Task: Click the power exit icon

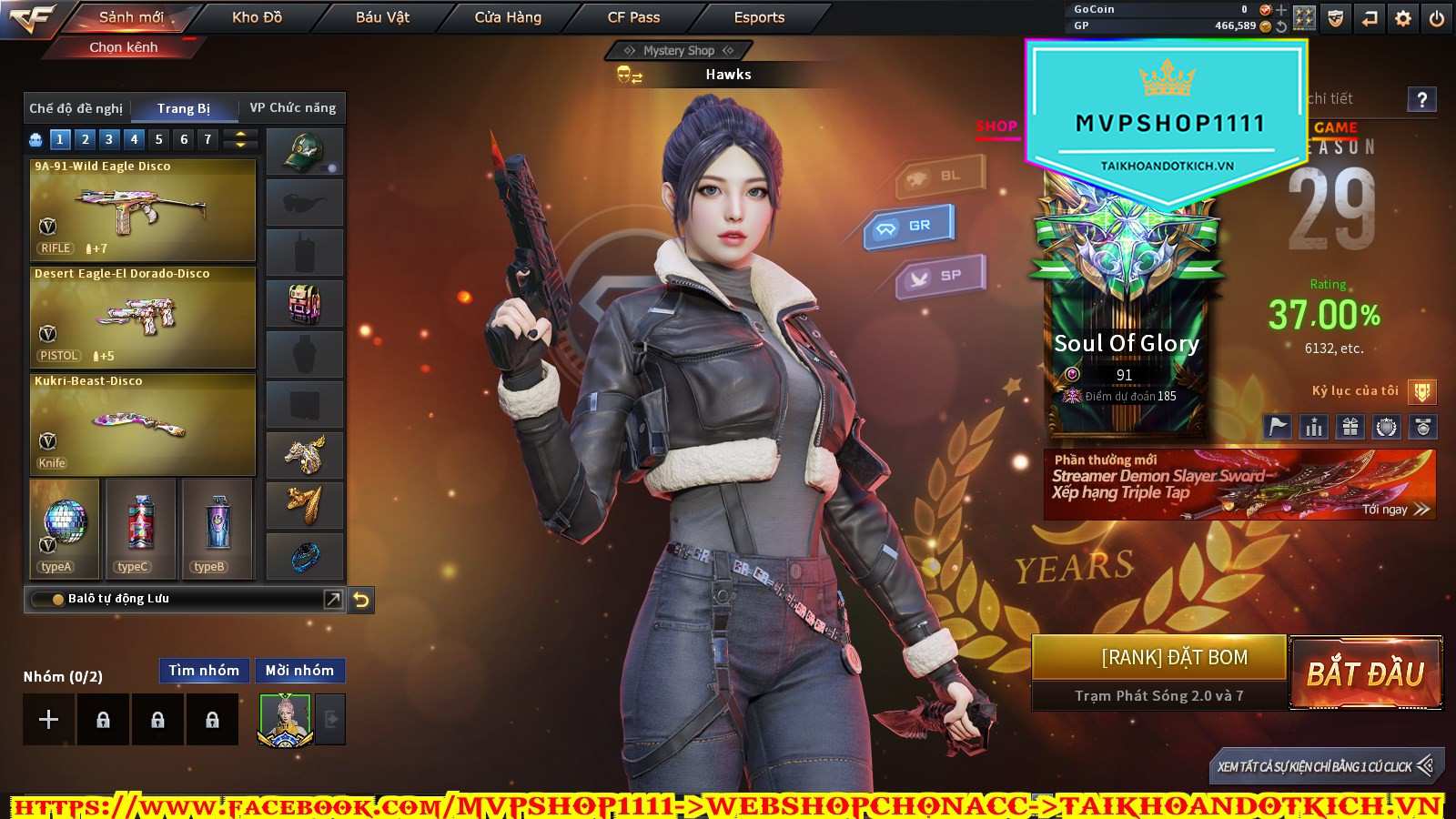Action: (x=1437, y=18)
